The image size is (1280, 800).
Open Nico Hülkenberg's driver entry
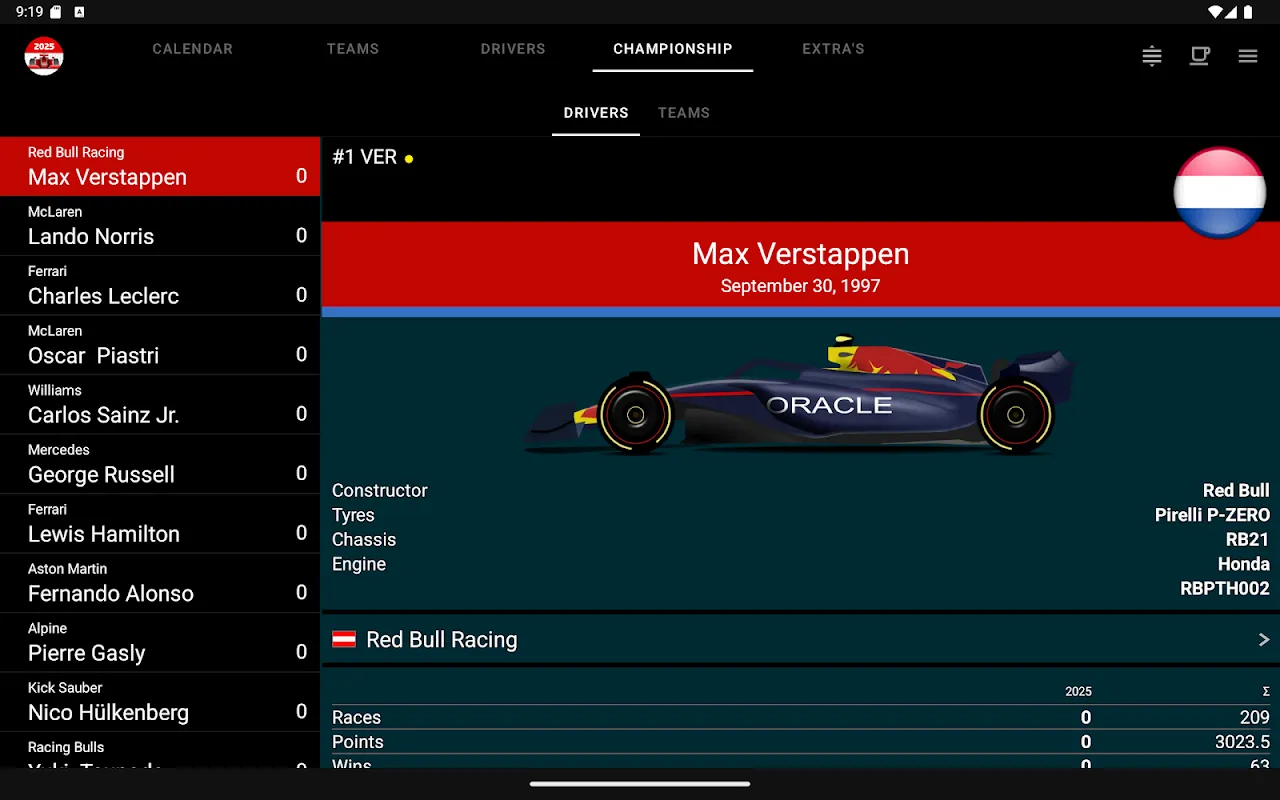pos(160,702)
